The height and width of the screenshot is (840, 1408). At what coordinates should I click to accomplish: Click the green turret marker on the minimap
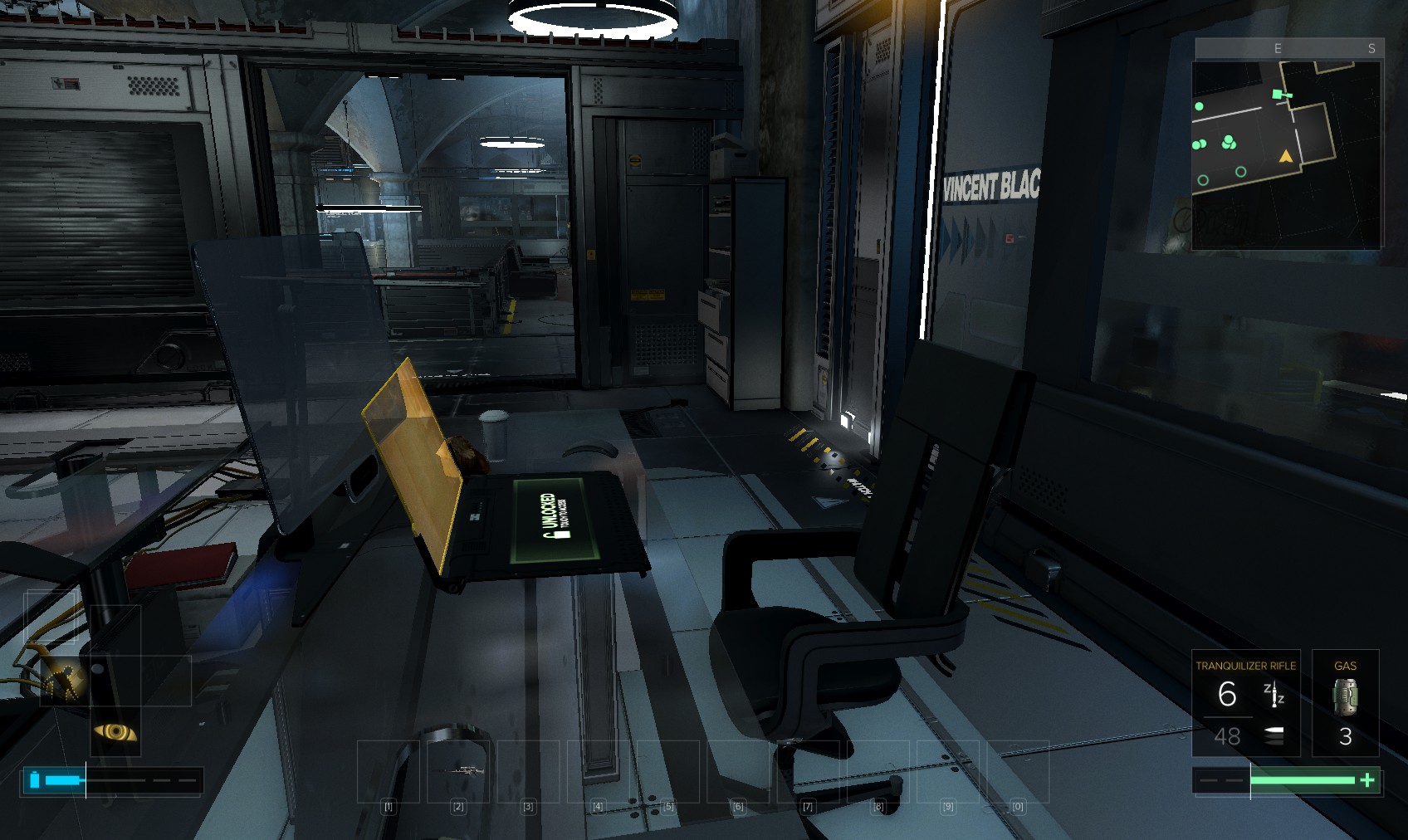pos(1279,95)
